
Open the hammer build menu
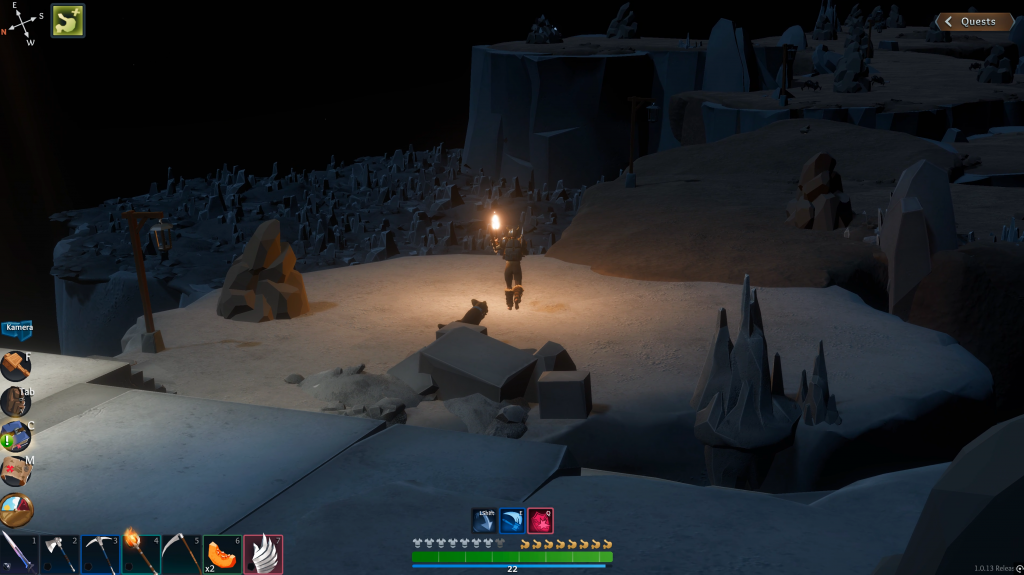[15, 367]
